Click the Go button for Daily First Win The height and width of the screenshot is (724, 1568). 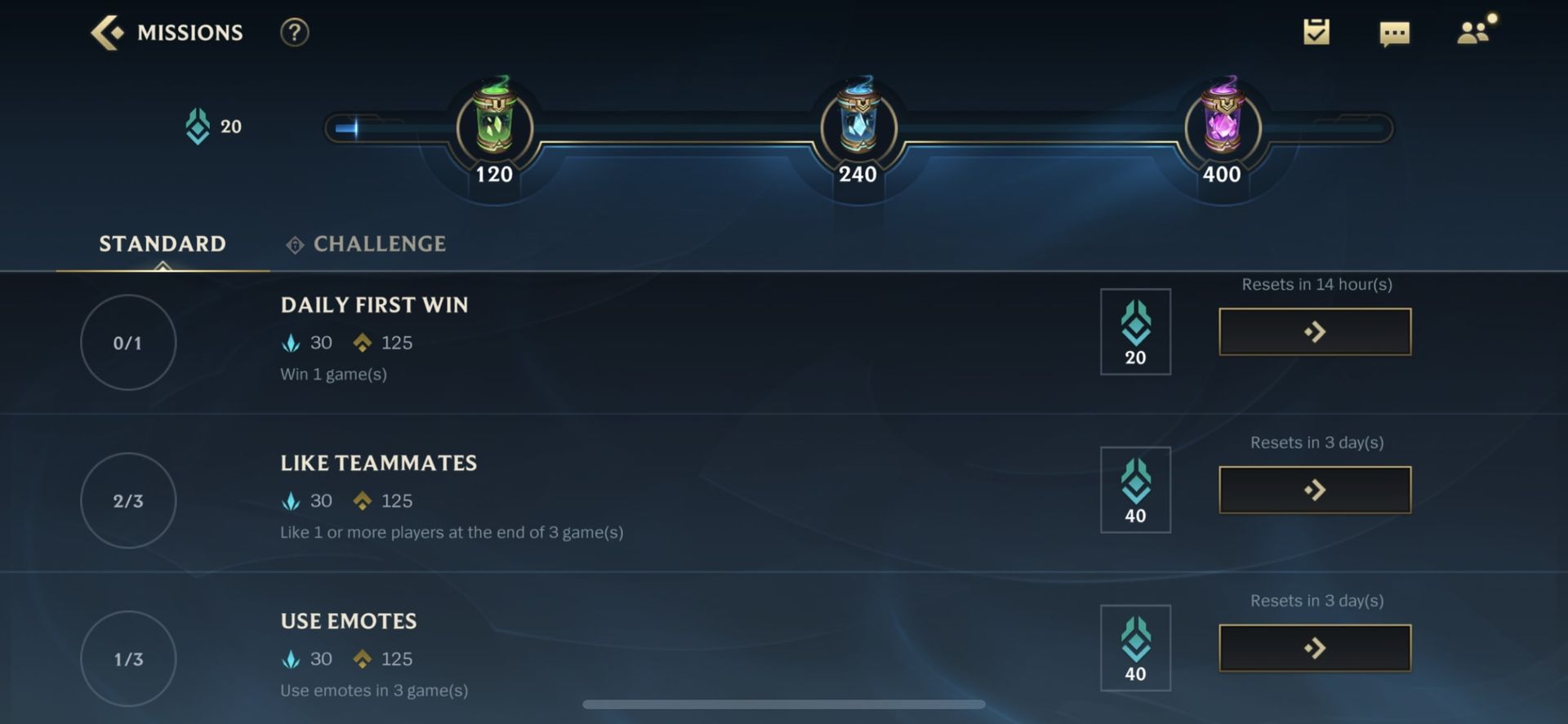click(x=1314, y=331)
